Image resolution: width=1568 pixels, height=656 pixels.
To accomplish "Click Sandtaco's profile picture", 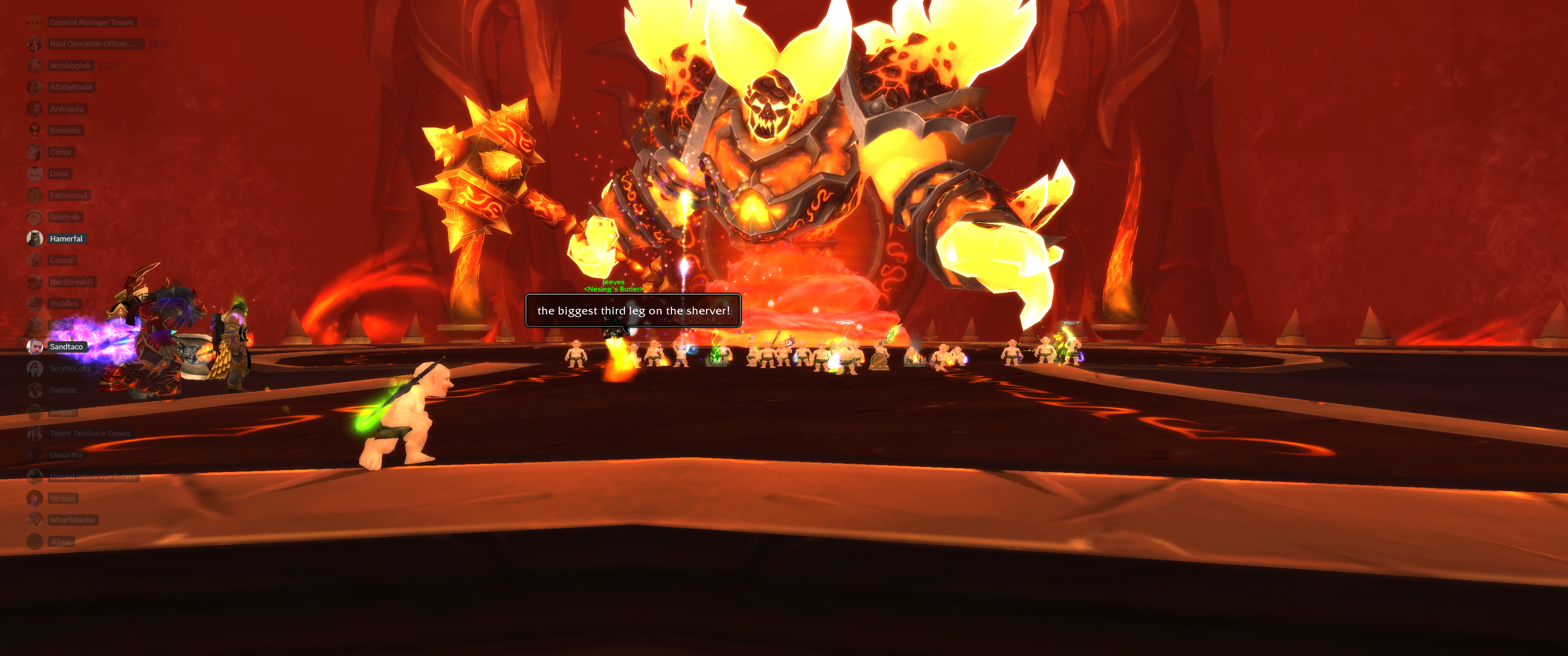I will pyautogui.click(x=35, y=346).
